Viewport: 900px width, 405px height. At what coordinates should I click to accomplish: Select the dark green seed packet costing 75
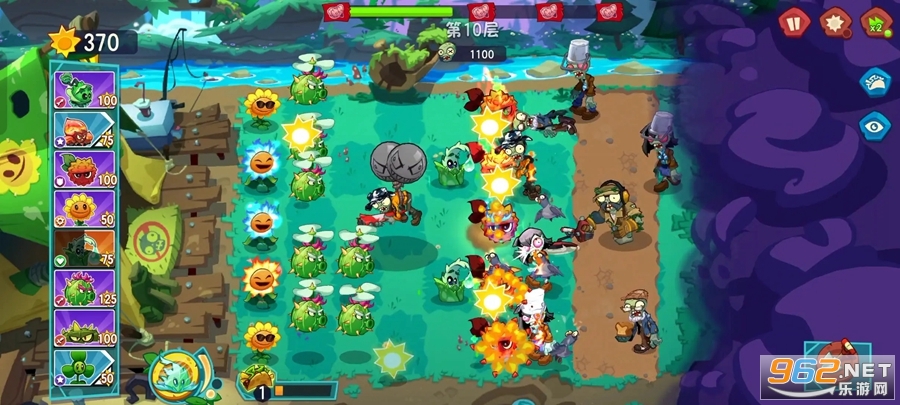point(86,250)
